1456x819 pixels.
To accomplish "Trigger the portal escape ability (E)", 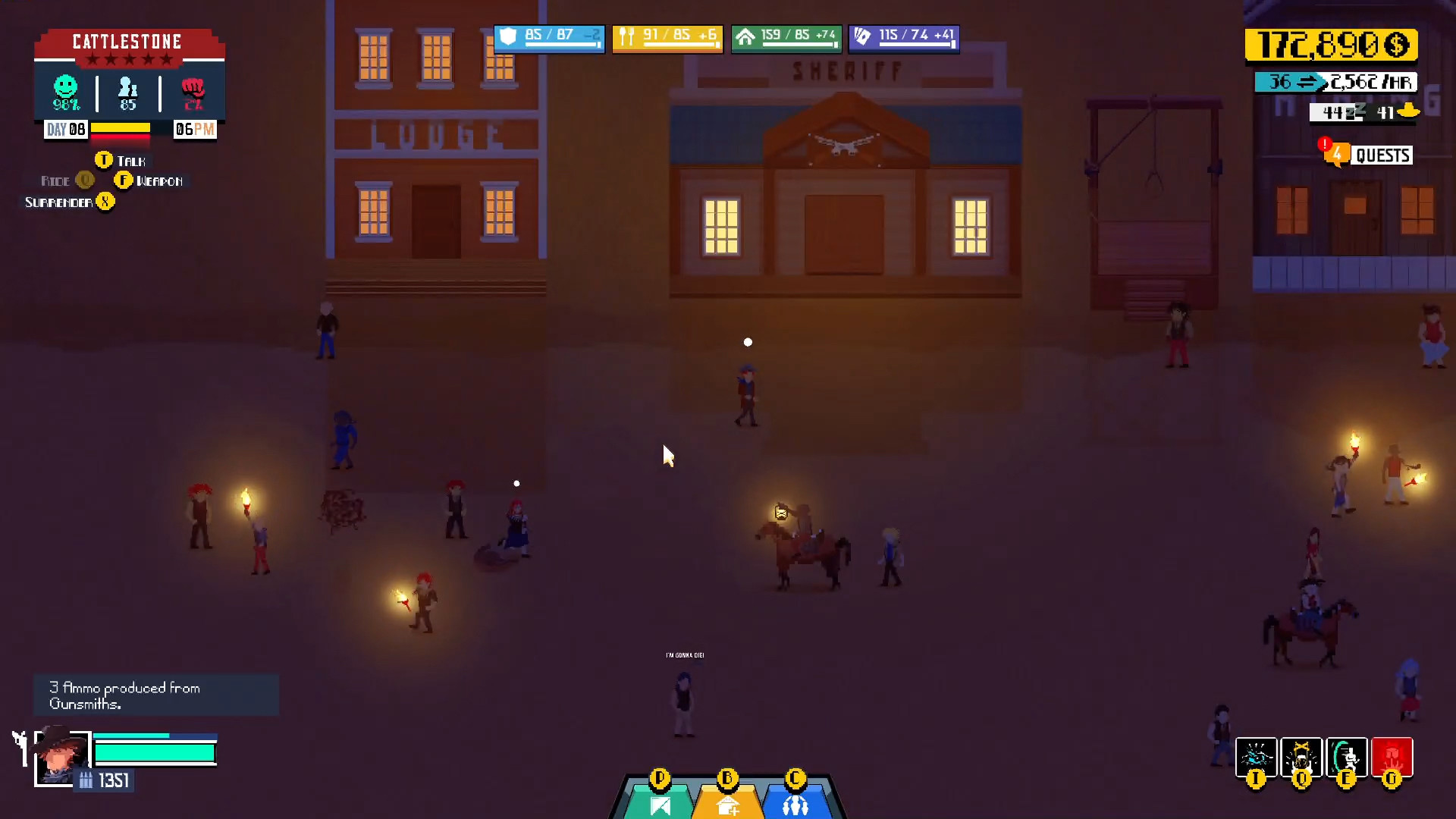I will click(x=1345, y=757).
